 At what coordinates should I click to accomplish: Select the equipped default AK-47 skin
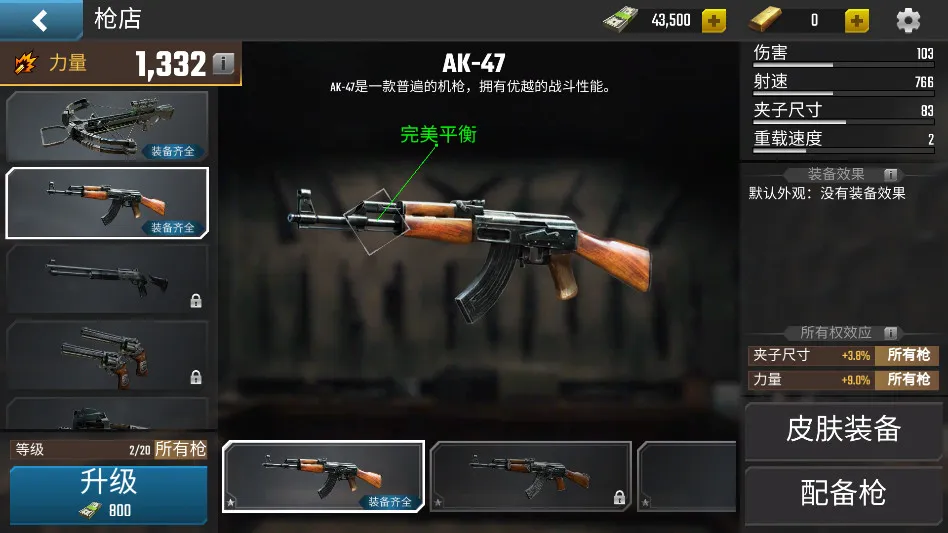click(323, 476)
